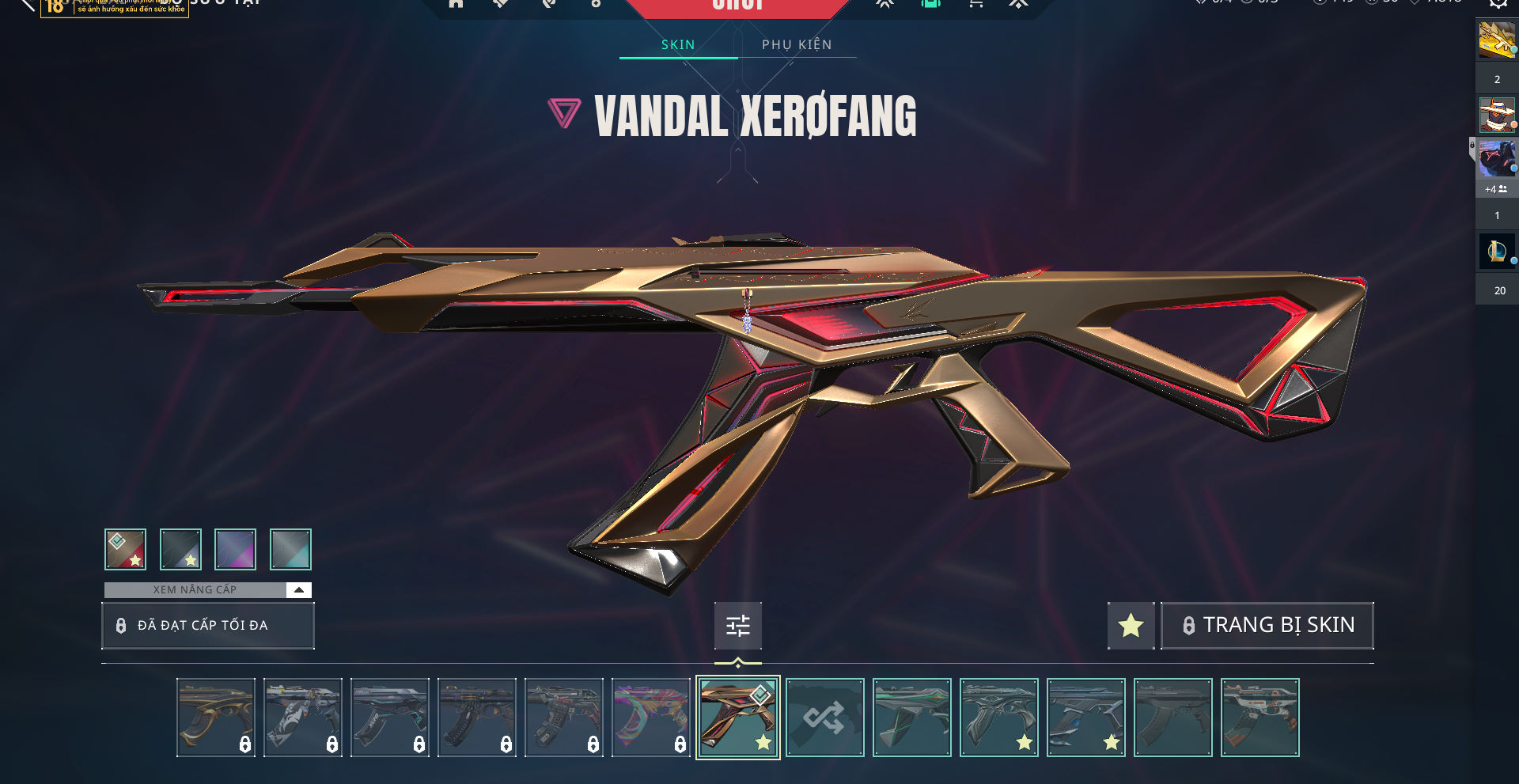Open the skin filter sliders button
The image size is (1519, 784).
point(737,626)
